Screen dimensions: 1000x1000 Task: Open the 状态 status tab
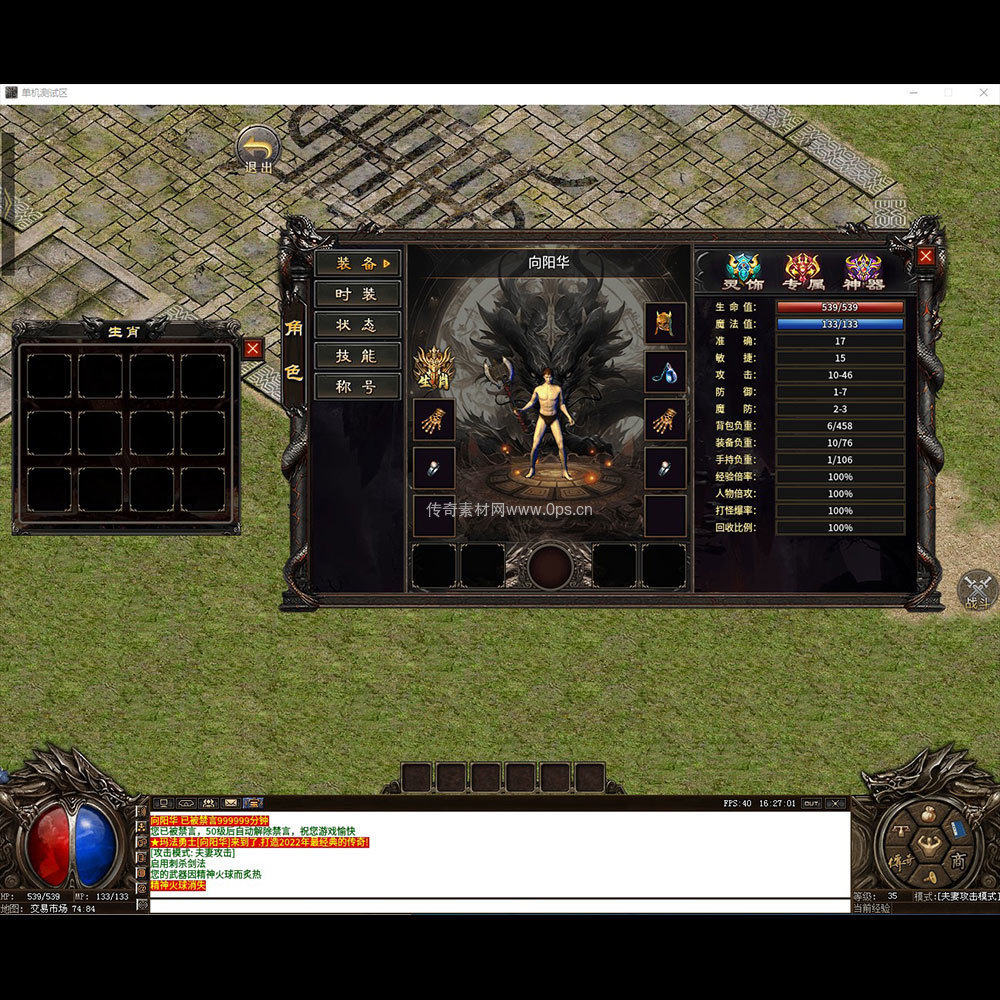click(357, 325)
